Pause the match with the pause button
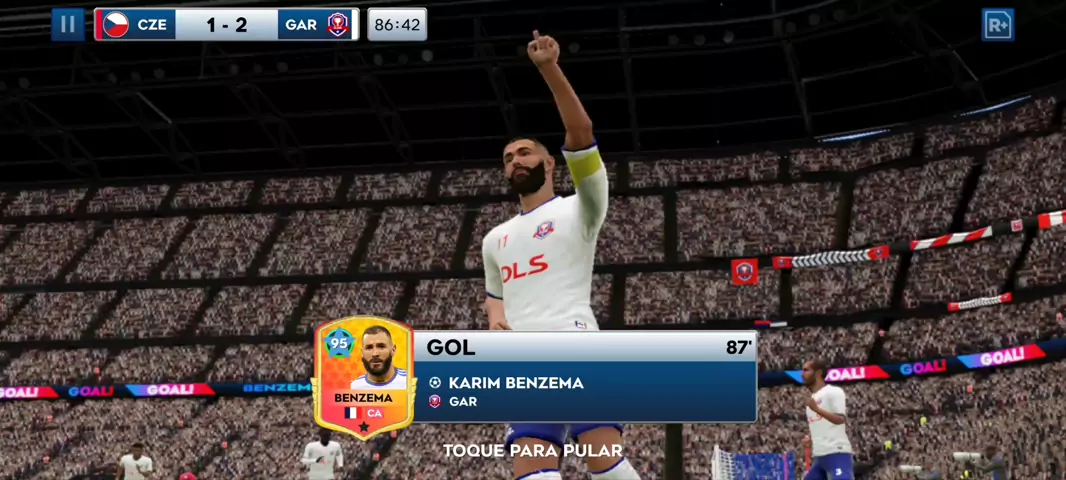Viewport: 1066px width, 480px height. coord(68,24)
